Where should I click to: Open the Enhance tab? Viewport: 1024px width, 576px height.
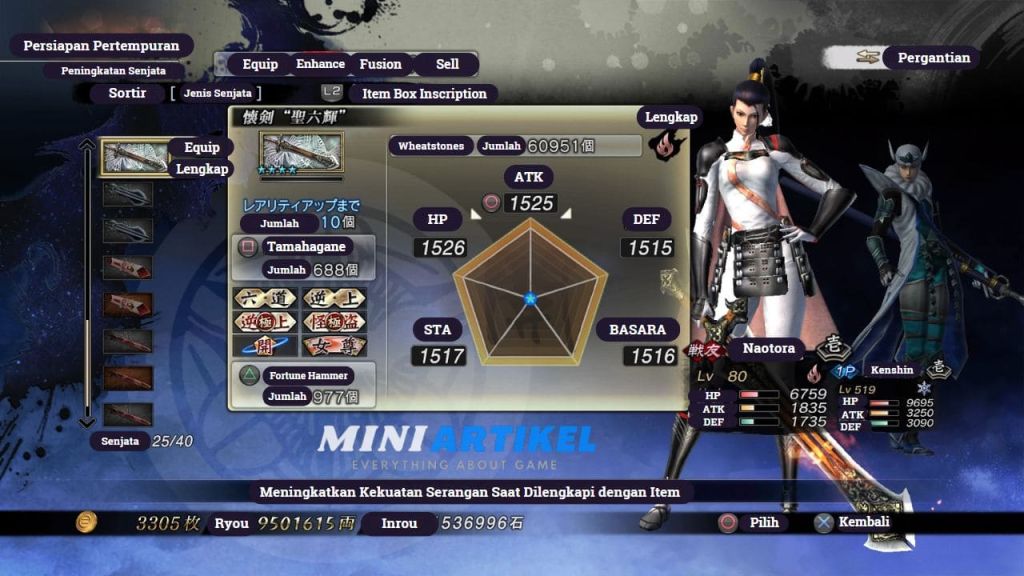320,64
